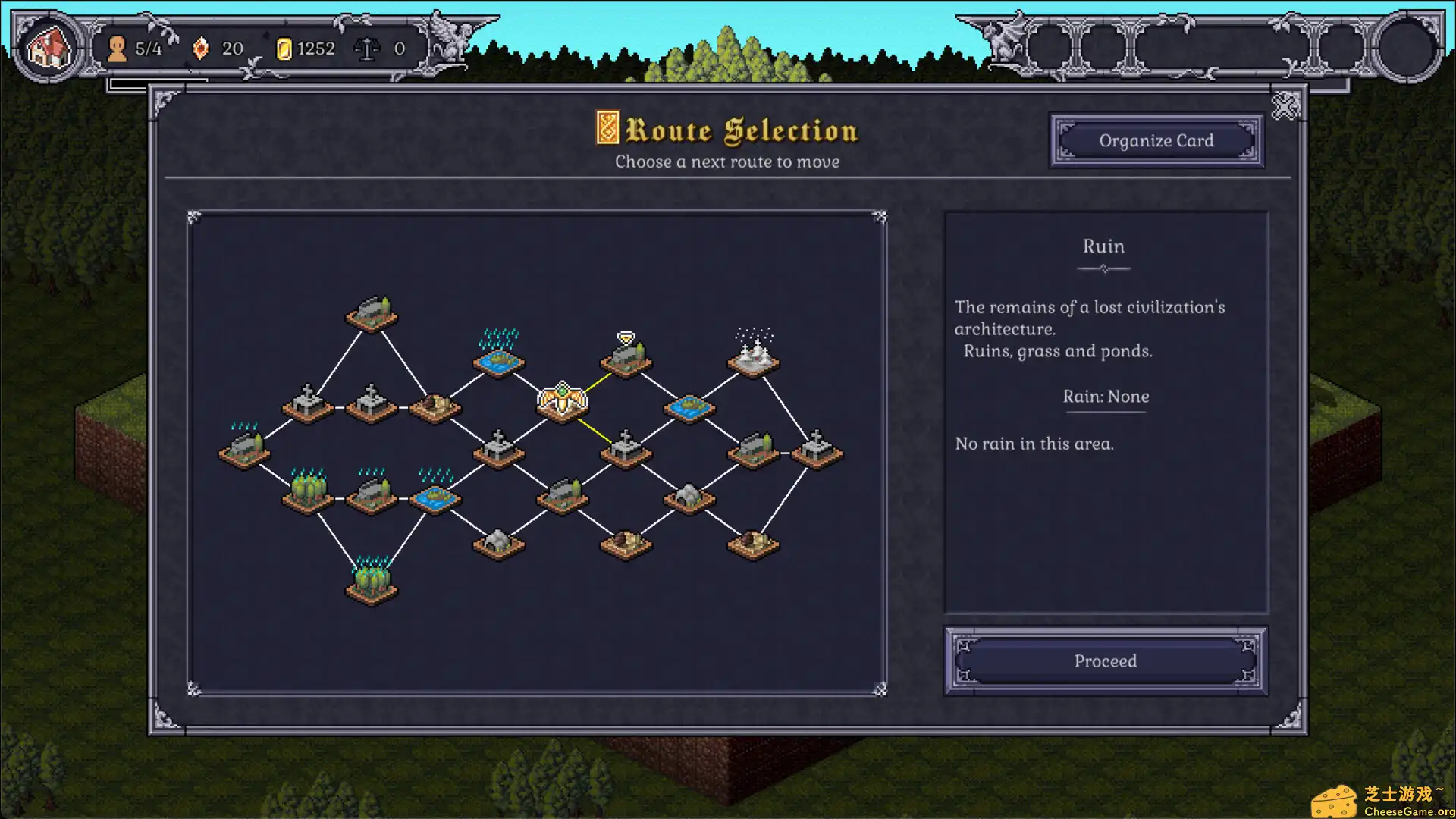Screen dimensions: 1456x819
Task: Pick the pond tile without rain
Action: pos(689,408)
